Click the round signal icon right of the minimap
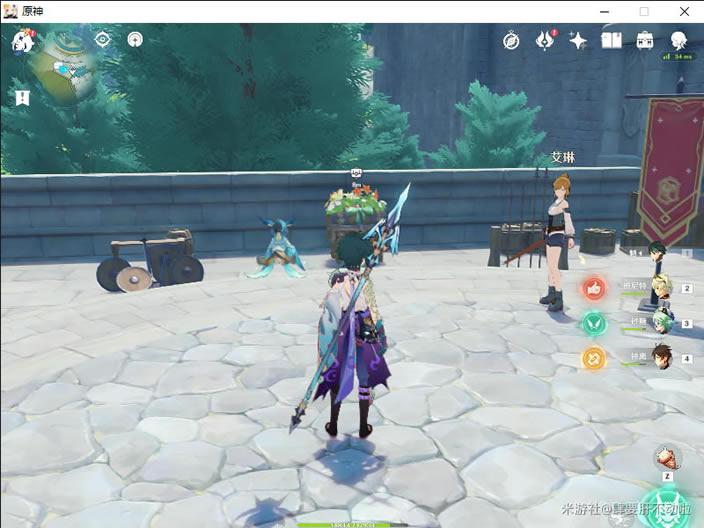This screenshot has height=528, width=704. (135, 40)
